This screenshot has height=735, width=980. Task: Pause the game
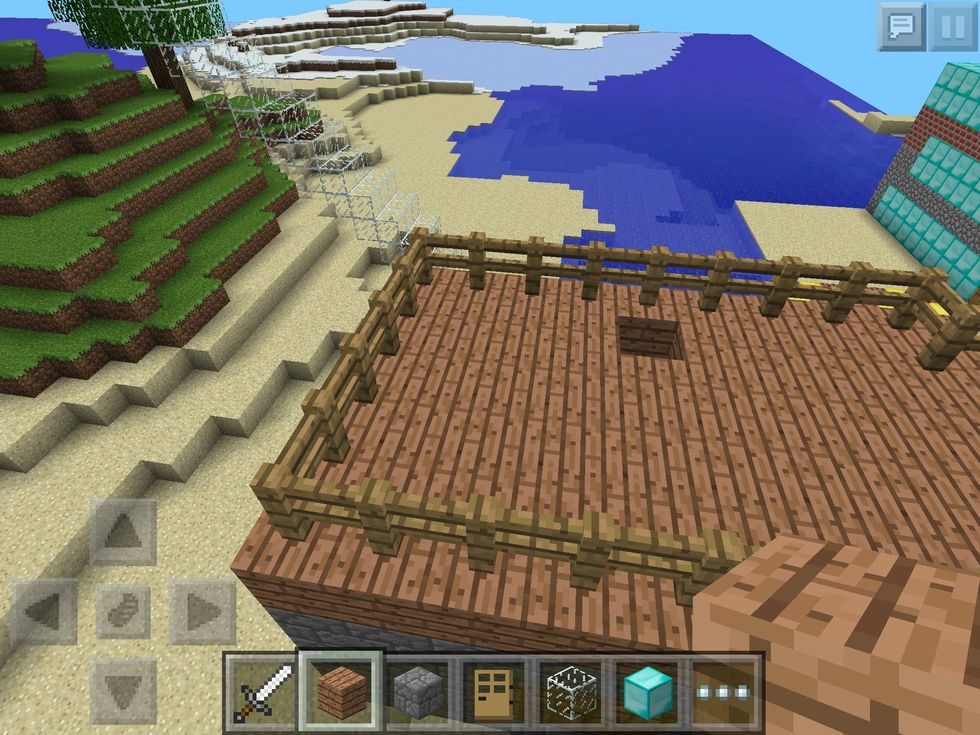[x=951, y=27]
